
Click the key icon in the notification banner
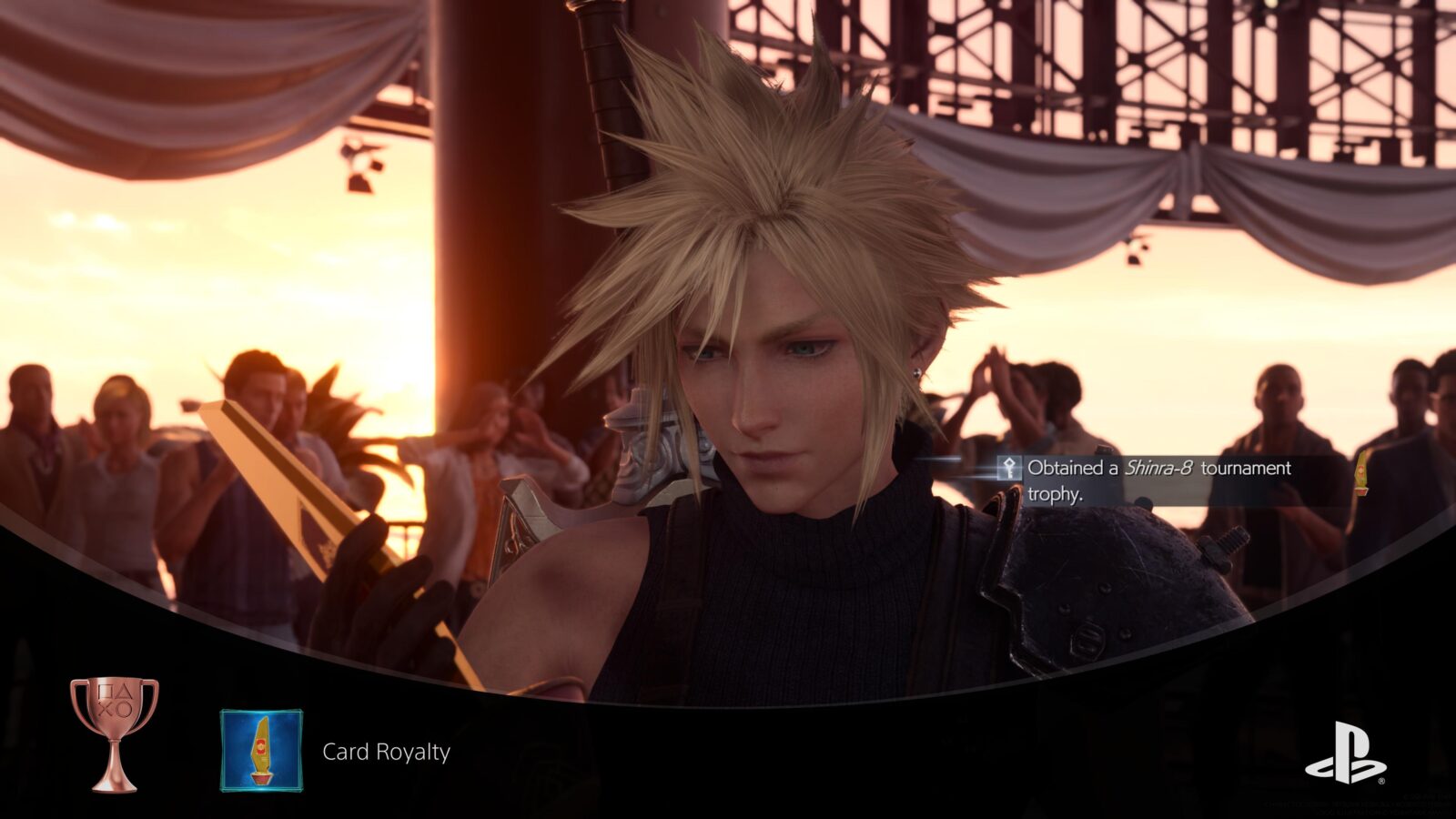coord(1010,470)
